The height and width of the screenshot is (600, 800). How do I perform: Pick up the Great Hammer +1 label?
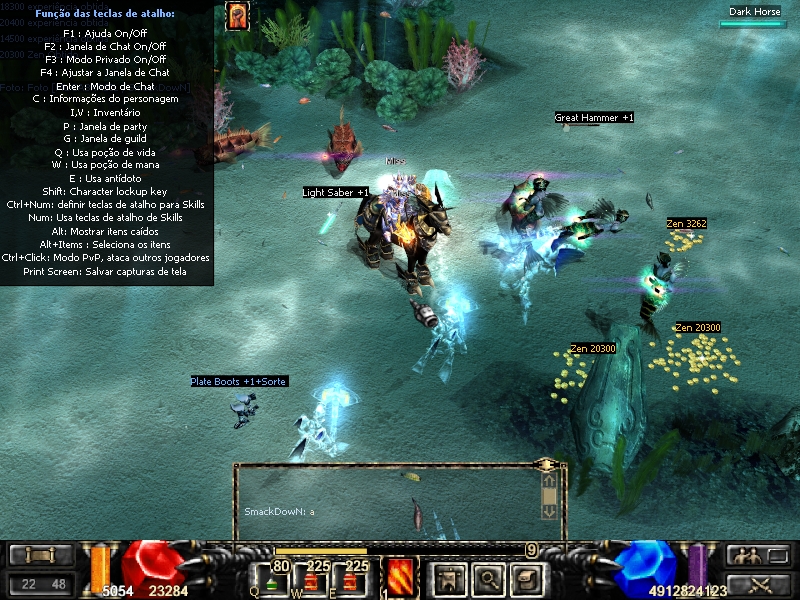(594, 118)
